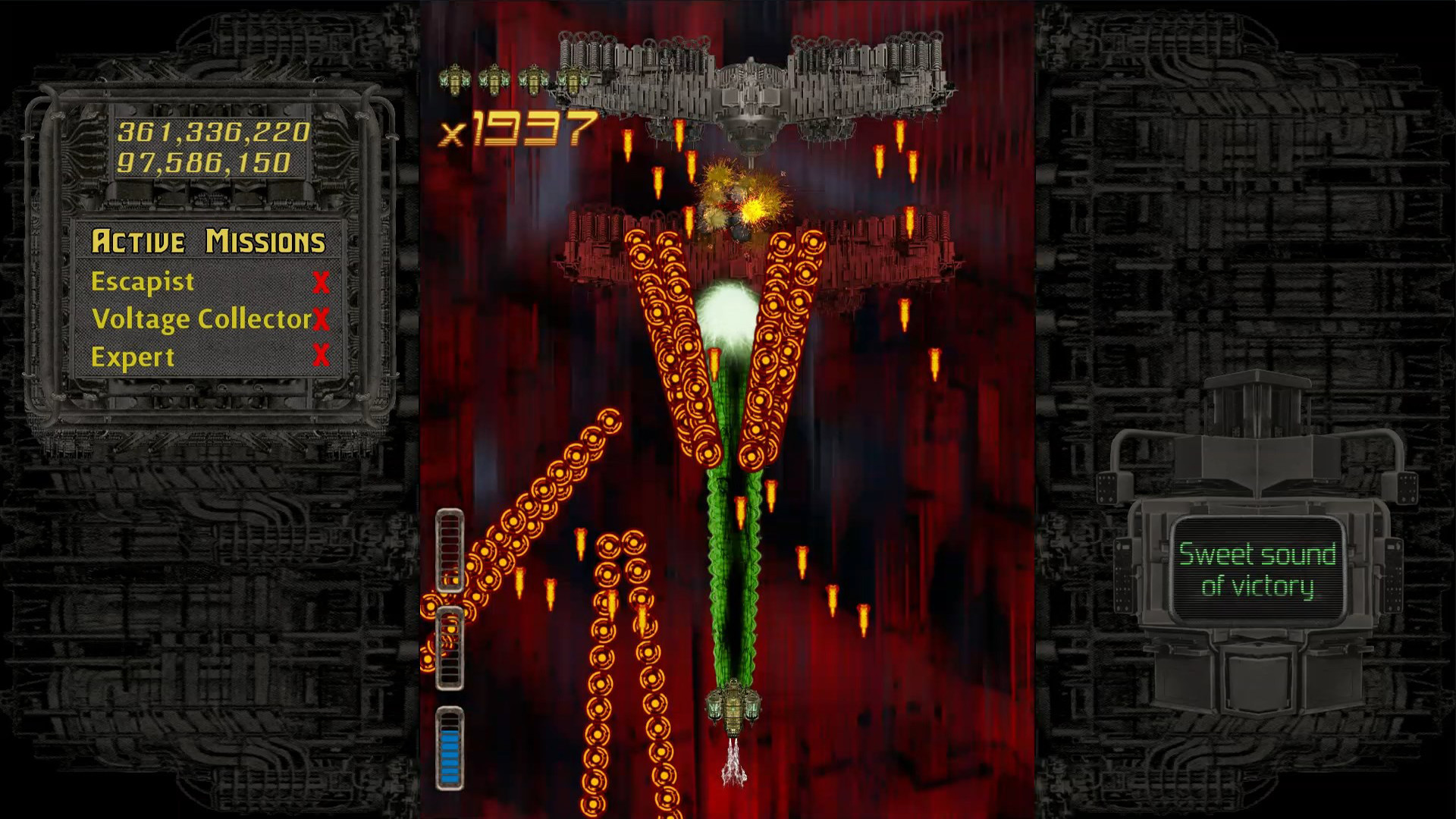Screen dimensions: 1456x819
Task: Select the Escapist mission entry
Action: 141,281
